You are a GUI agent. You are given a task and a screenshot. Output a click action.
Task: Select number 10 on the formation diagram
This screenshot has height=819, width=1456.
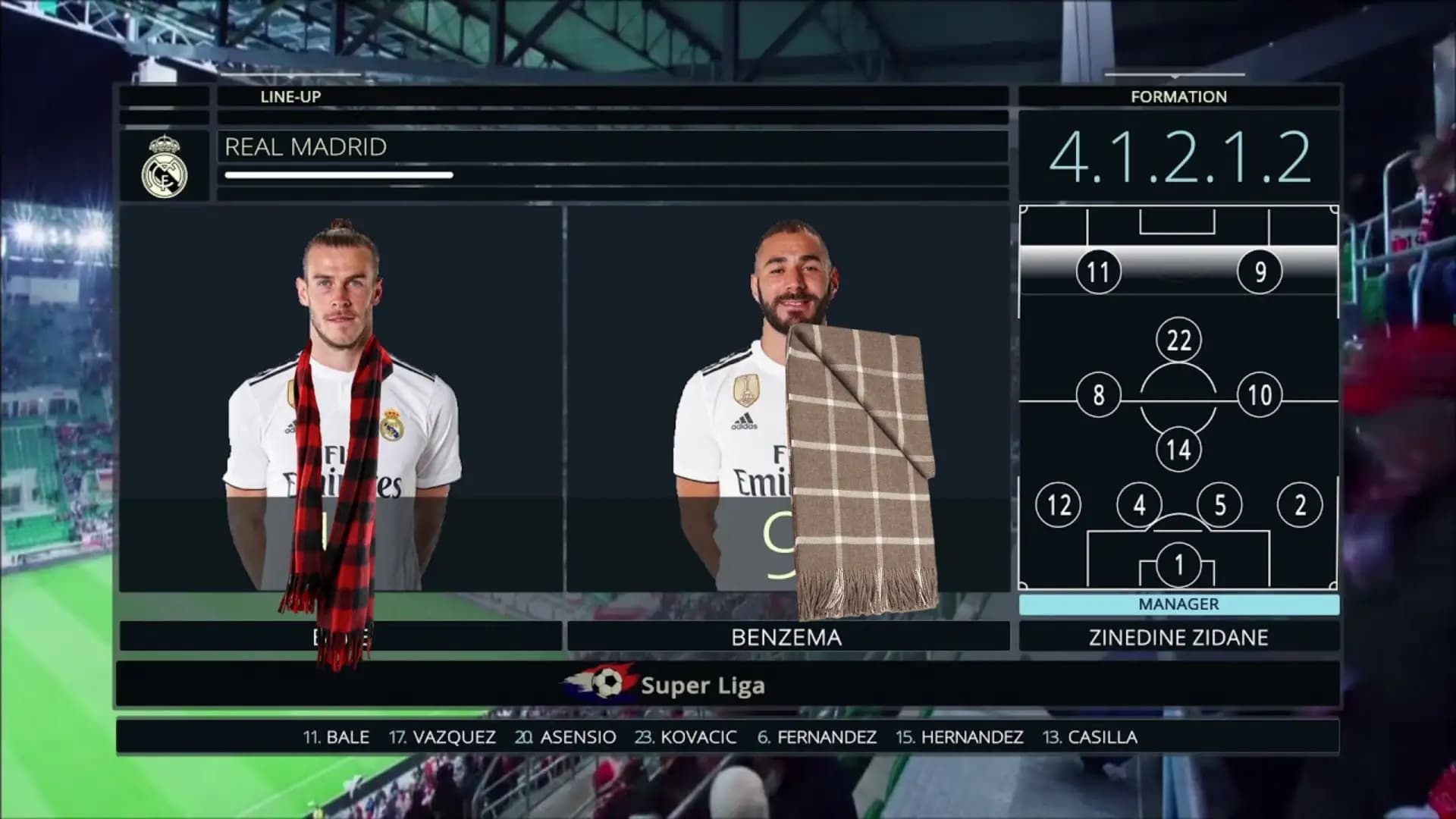point(1259,394)
